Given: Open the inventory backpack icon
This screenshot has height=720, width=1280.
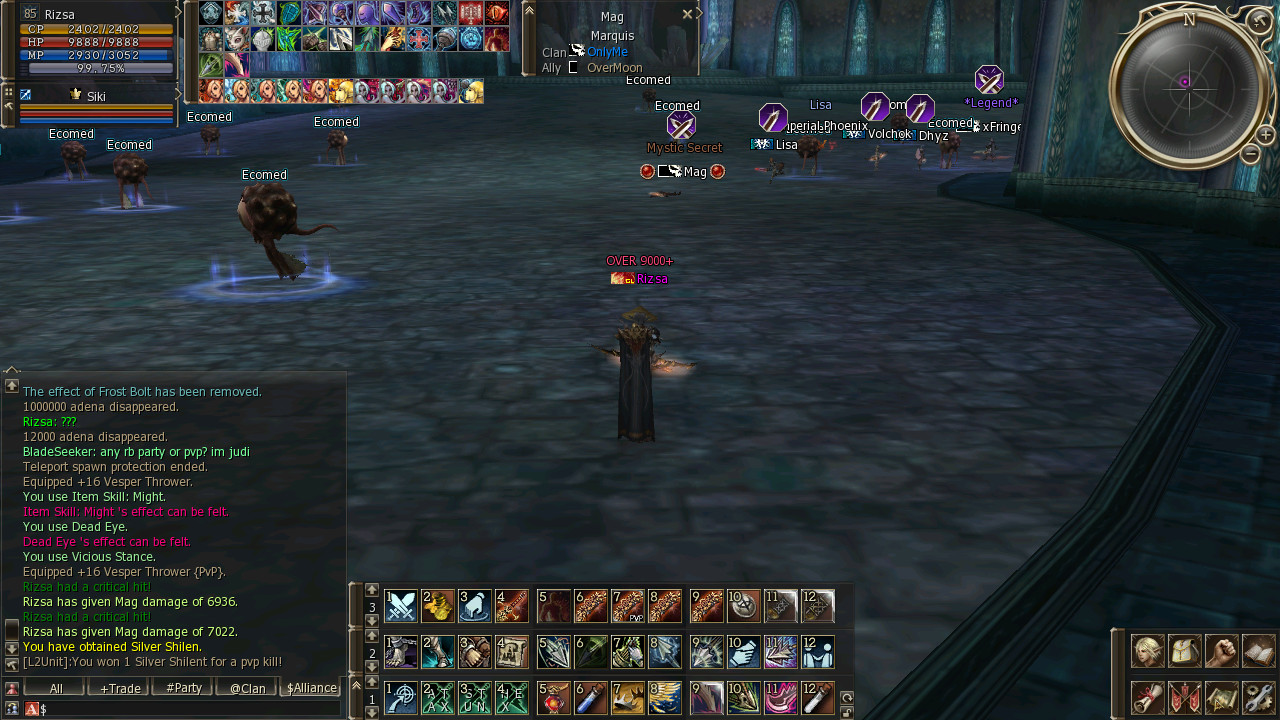Looking at the screenshot, I should (1184, 651).
